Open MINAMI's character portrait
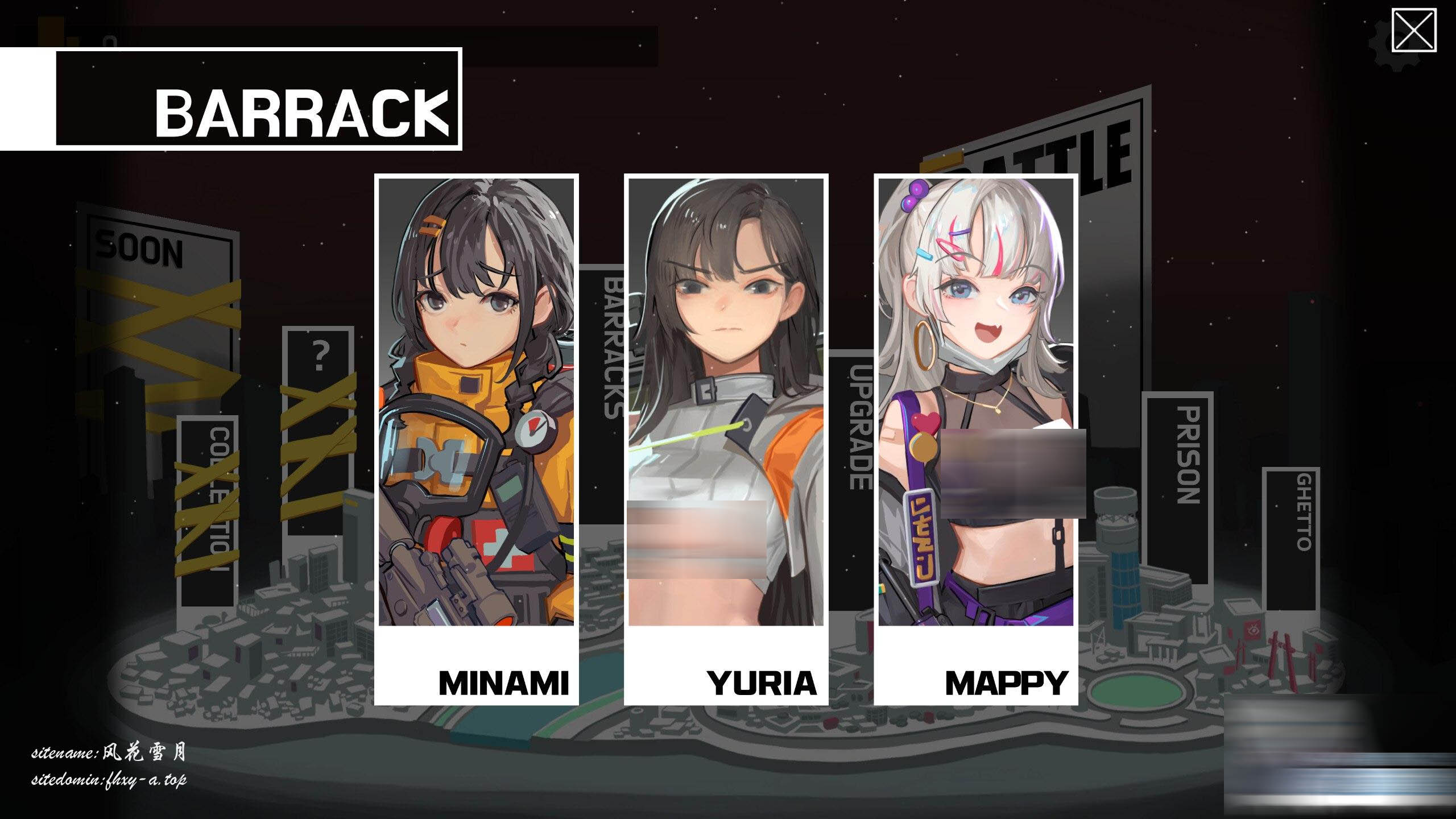The image size is (1456, 819). click(477, 398)
